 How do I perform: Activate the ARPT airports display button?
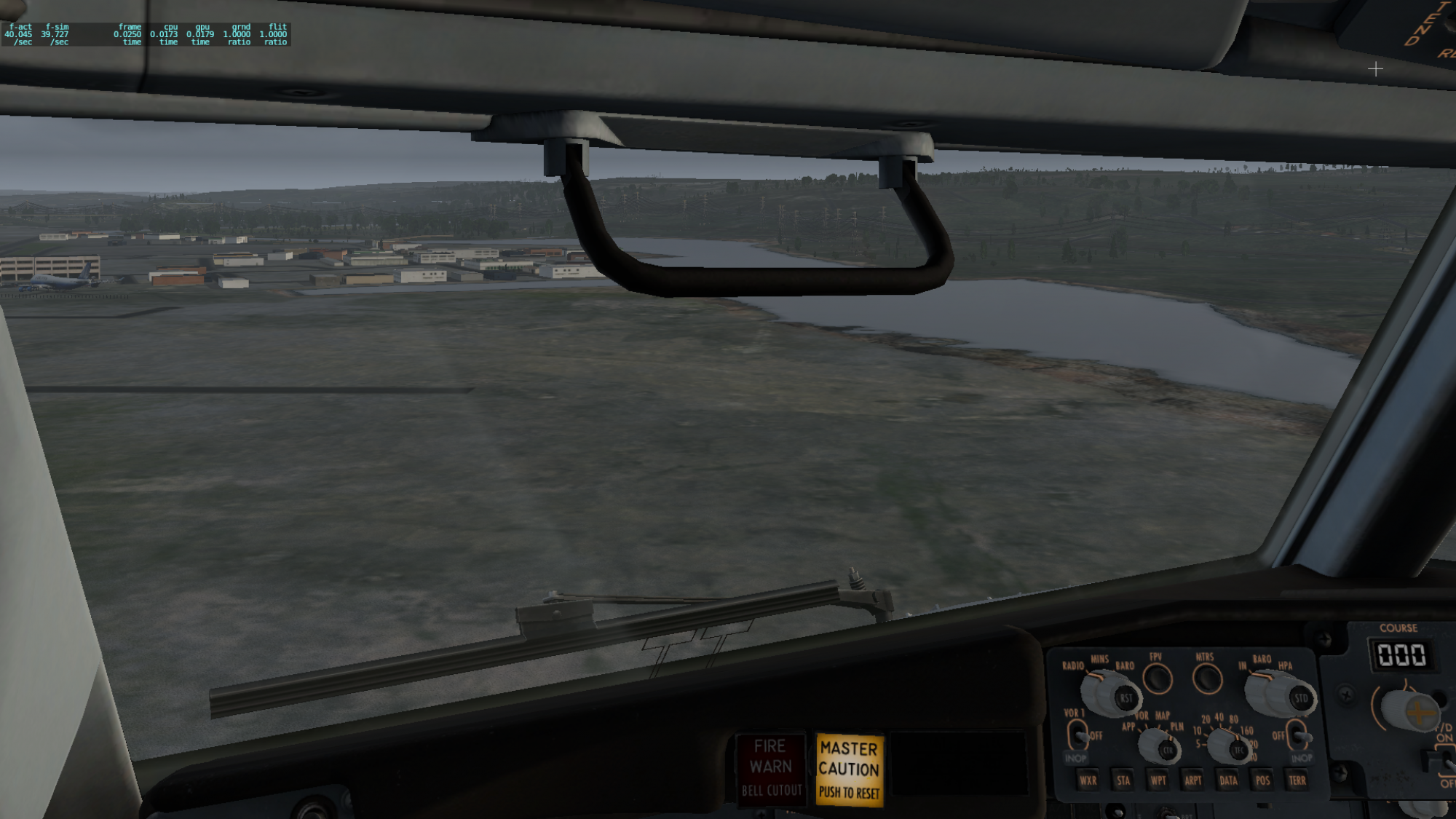1192,780
